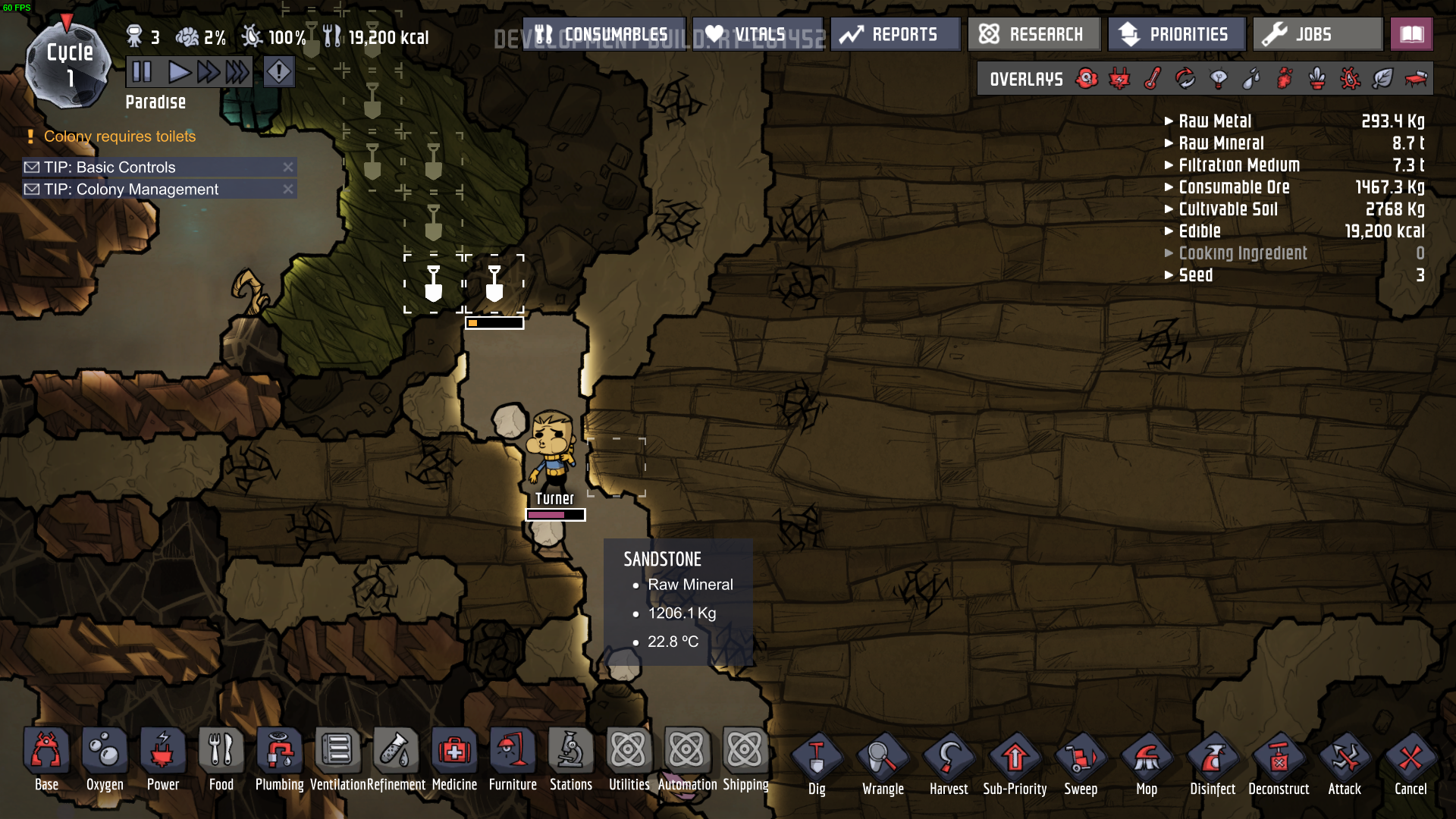Viewport: 1456px width, 819px height.
Task: Read the Colony Management tip
Action: pyautogui.click(x=131, y=190)
